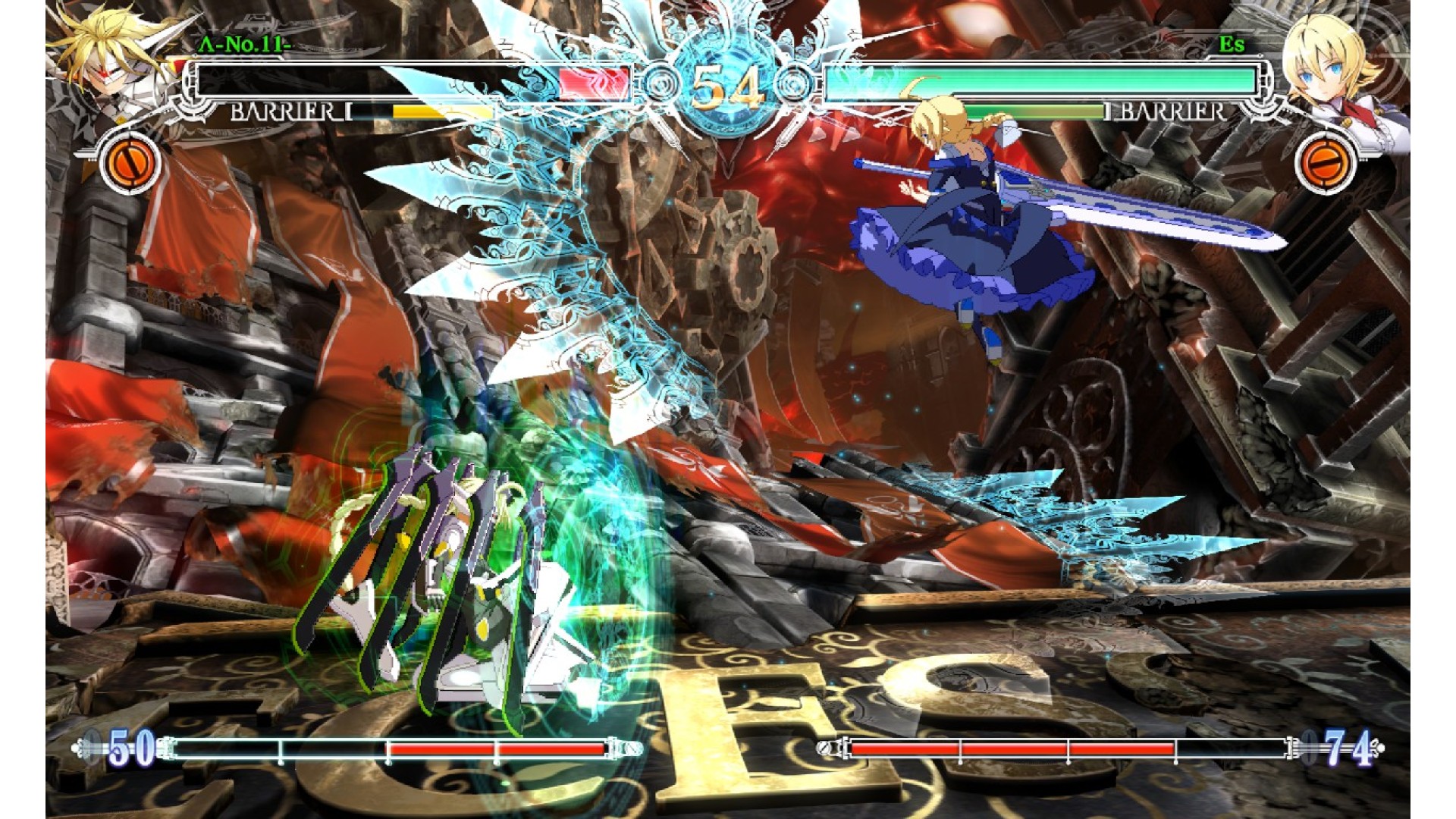1456x819 pixels.
Task: Click Es's orange Overdrive burst icon
Action: tap(1326, 162)
